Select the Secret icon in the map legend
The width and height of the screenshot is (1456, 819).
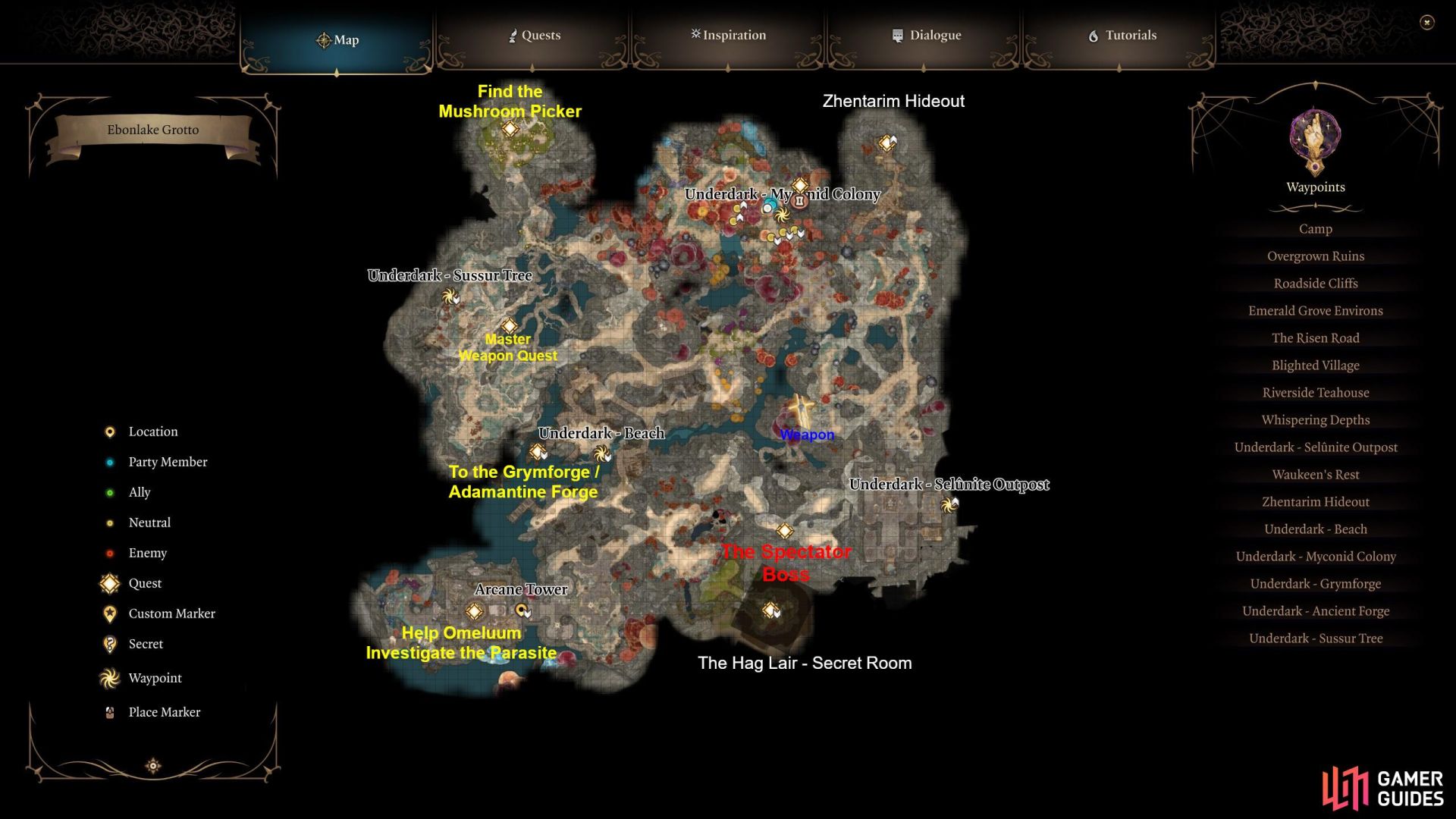[109, 644]
